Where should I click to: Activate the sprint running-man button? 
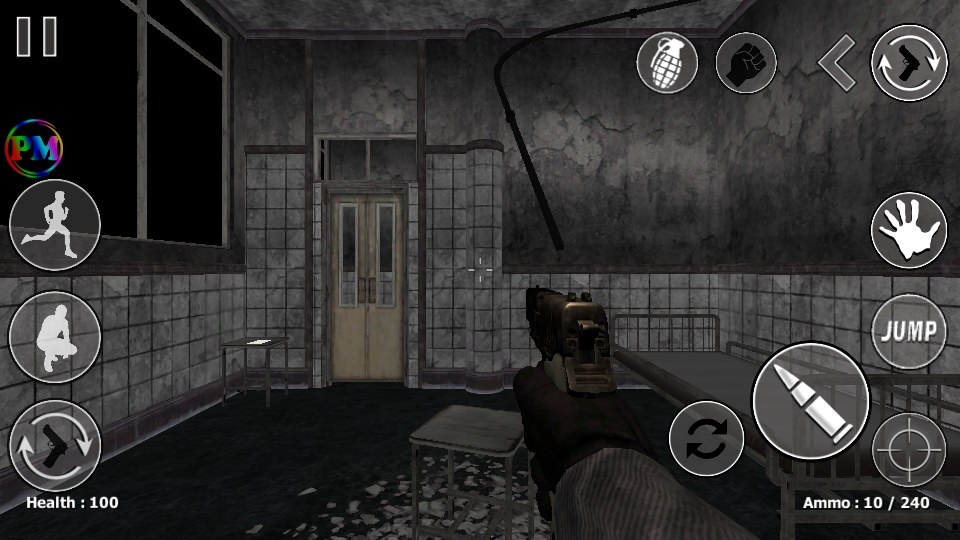click(55, 224)
